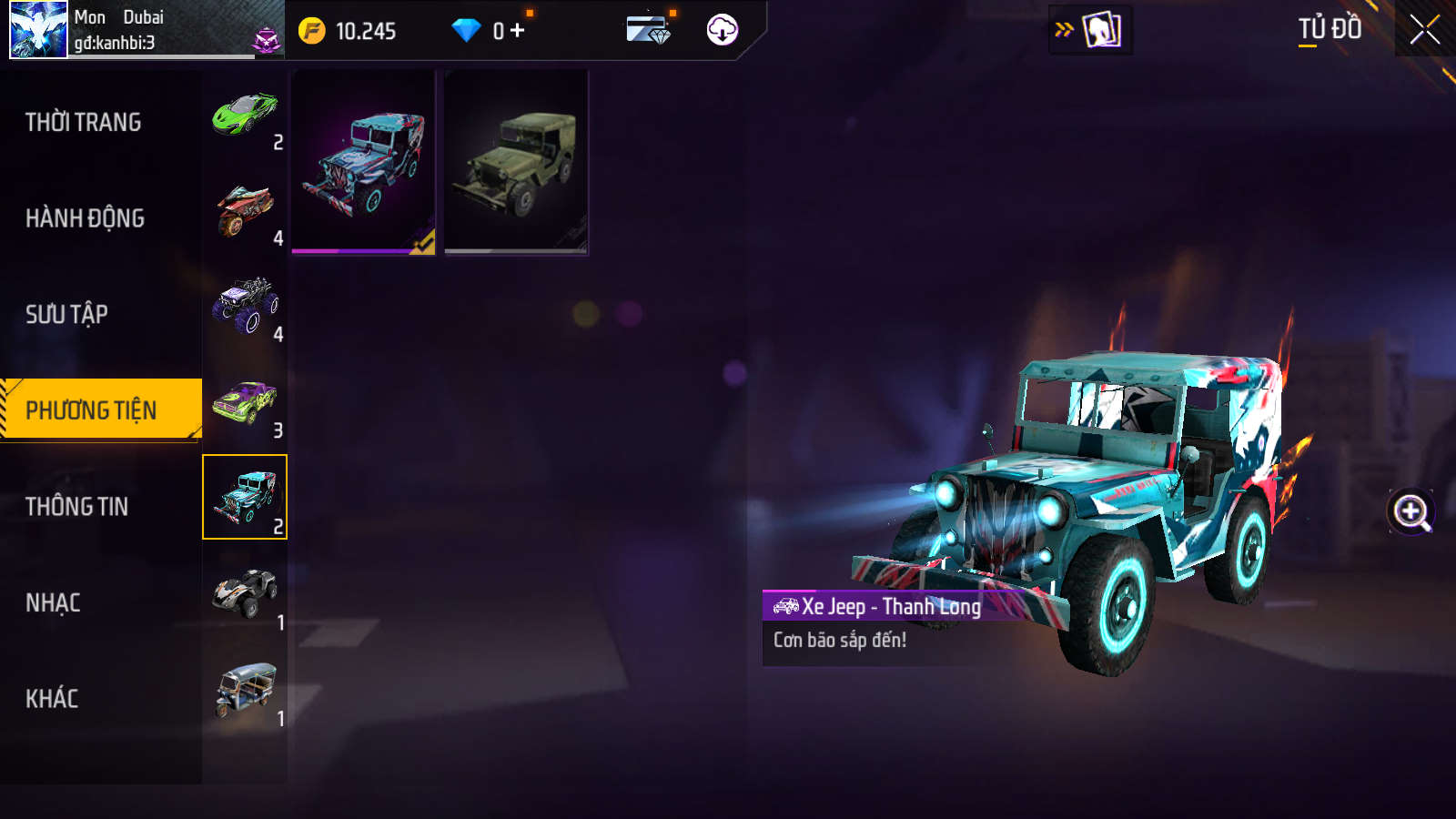The height and width of the screenshot is (819, 1456).
Task: Choose the red motorcycle vehicle type
Action: 245,211
